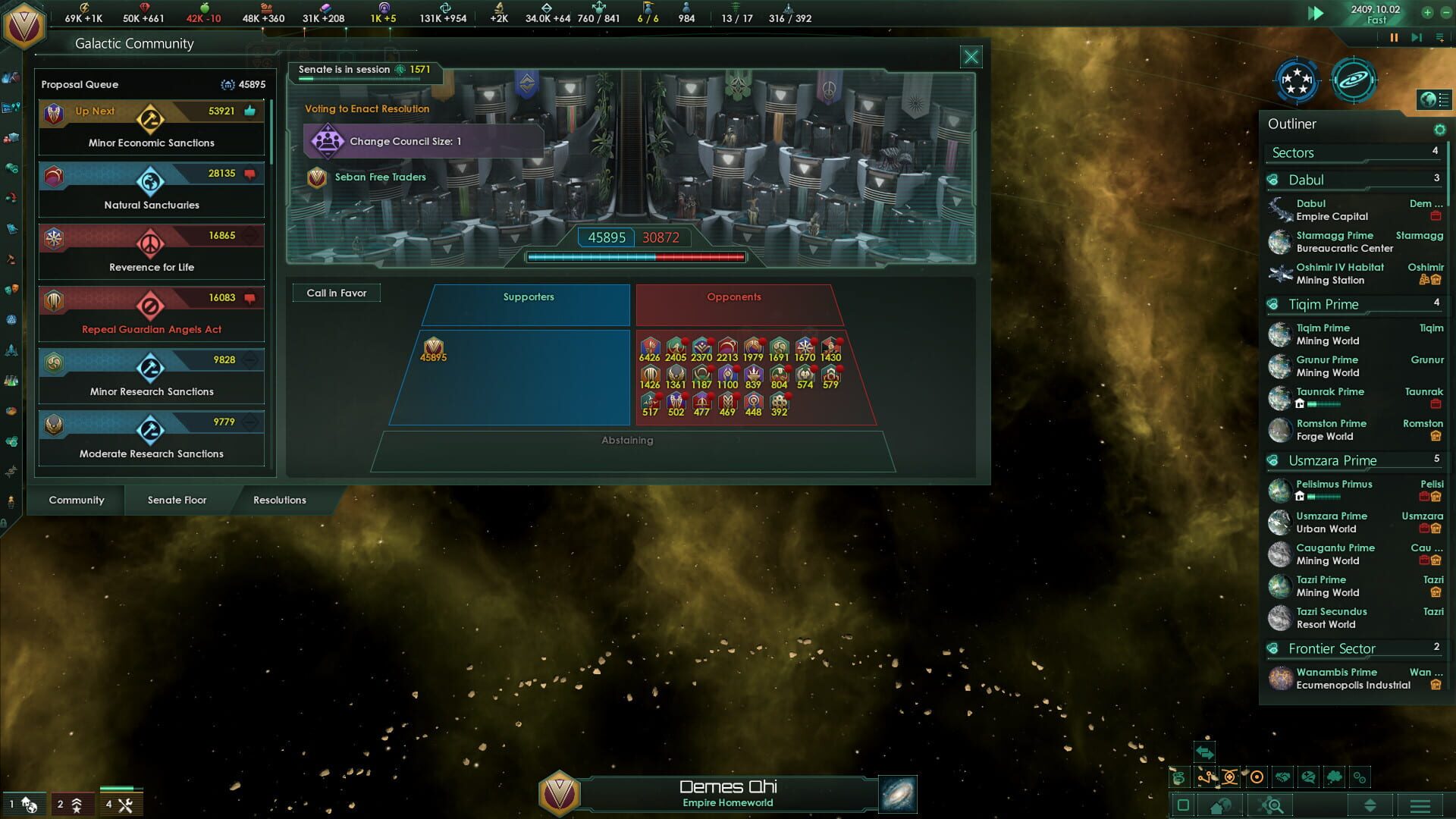Screen dimensions: 1456x819
Task: Open the Senate Floor tab
Action: point(176,500)
